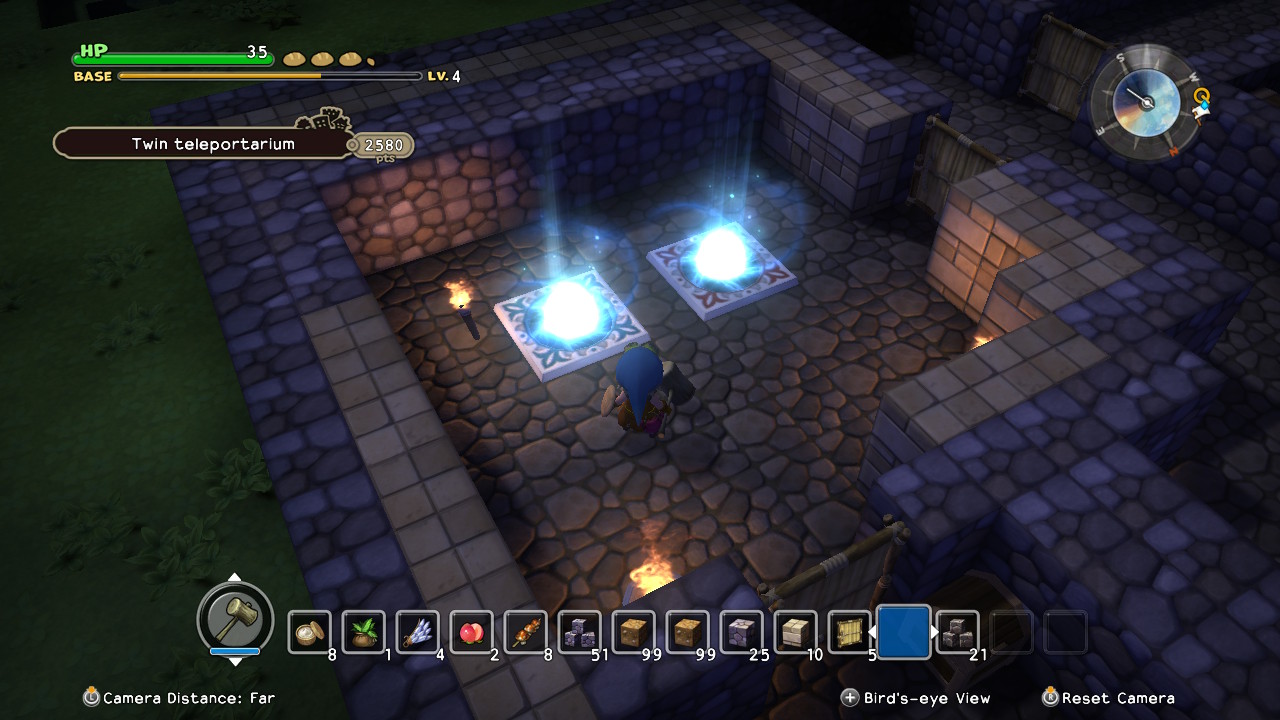
Task: Choose the dark stone block stack of 21
Action: tap(957, 632)
